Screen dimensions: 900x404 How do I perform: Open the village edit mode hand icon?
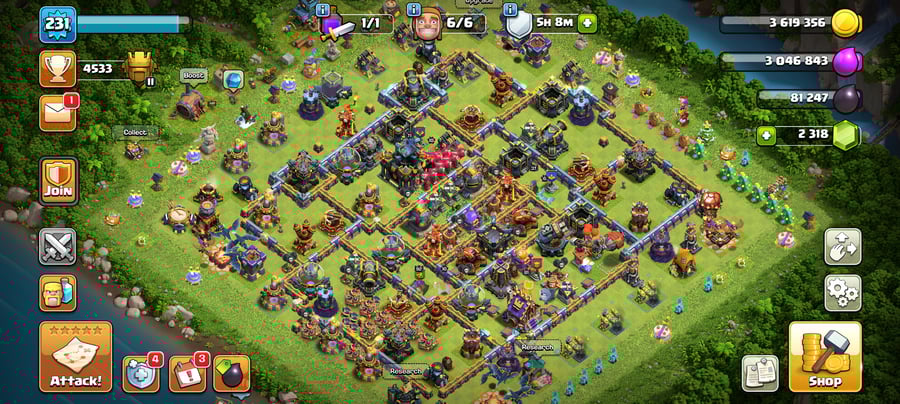[842, 247]
